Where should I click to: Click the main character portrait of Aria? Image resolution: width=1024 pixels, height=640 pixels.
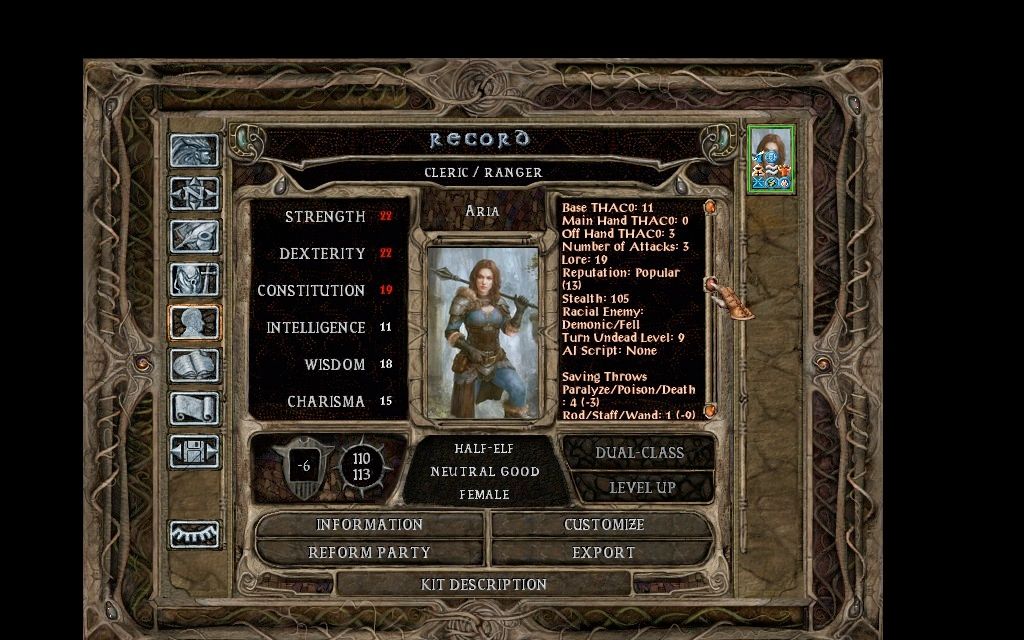tap(483, 332)
